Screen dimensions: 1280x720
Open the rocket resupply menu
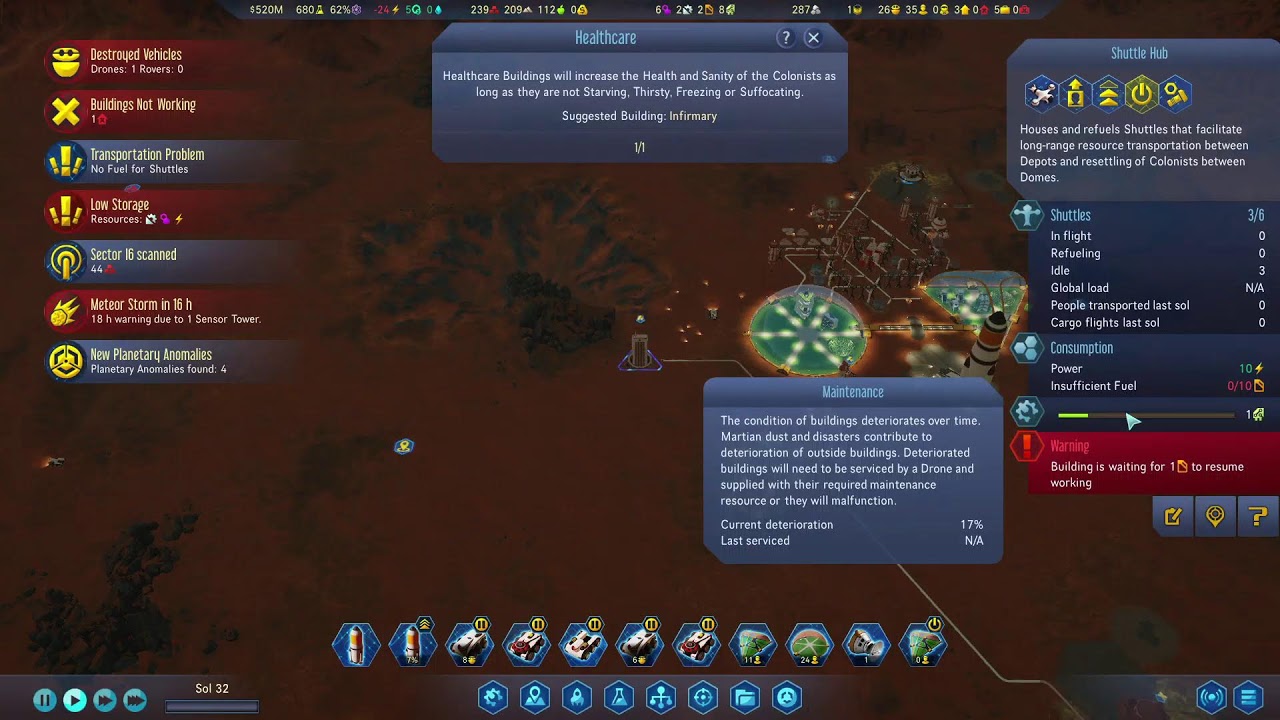pyautogui.click(x=577, y=697)
